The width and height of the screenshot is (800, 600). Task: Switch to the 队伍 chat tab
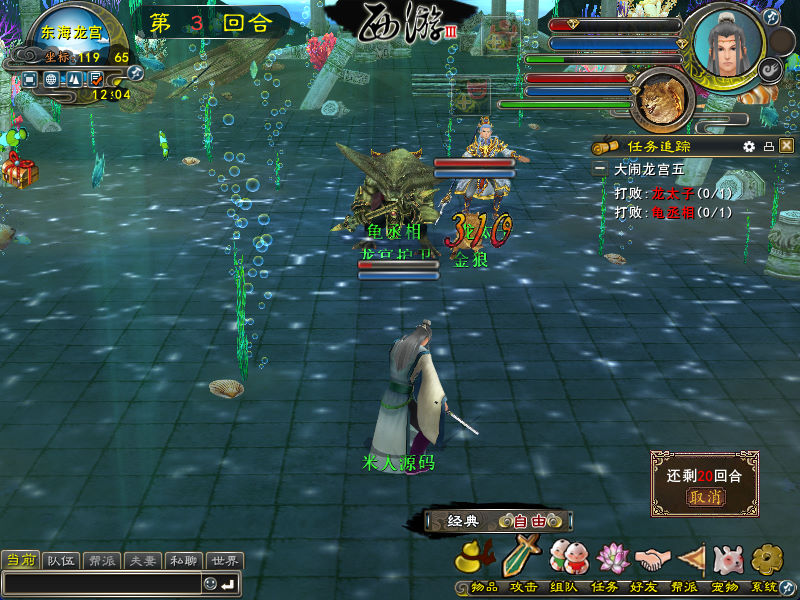60,561
